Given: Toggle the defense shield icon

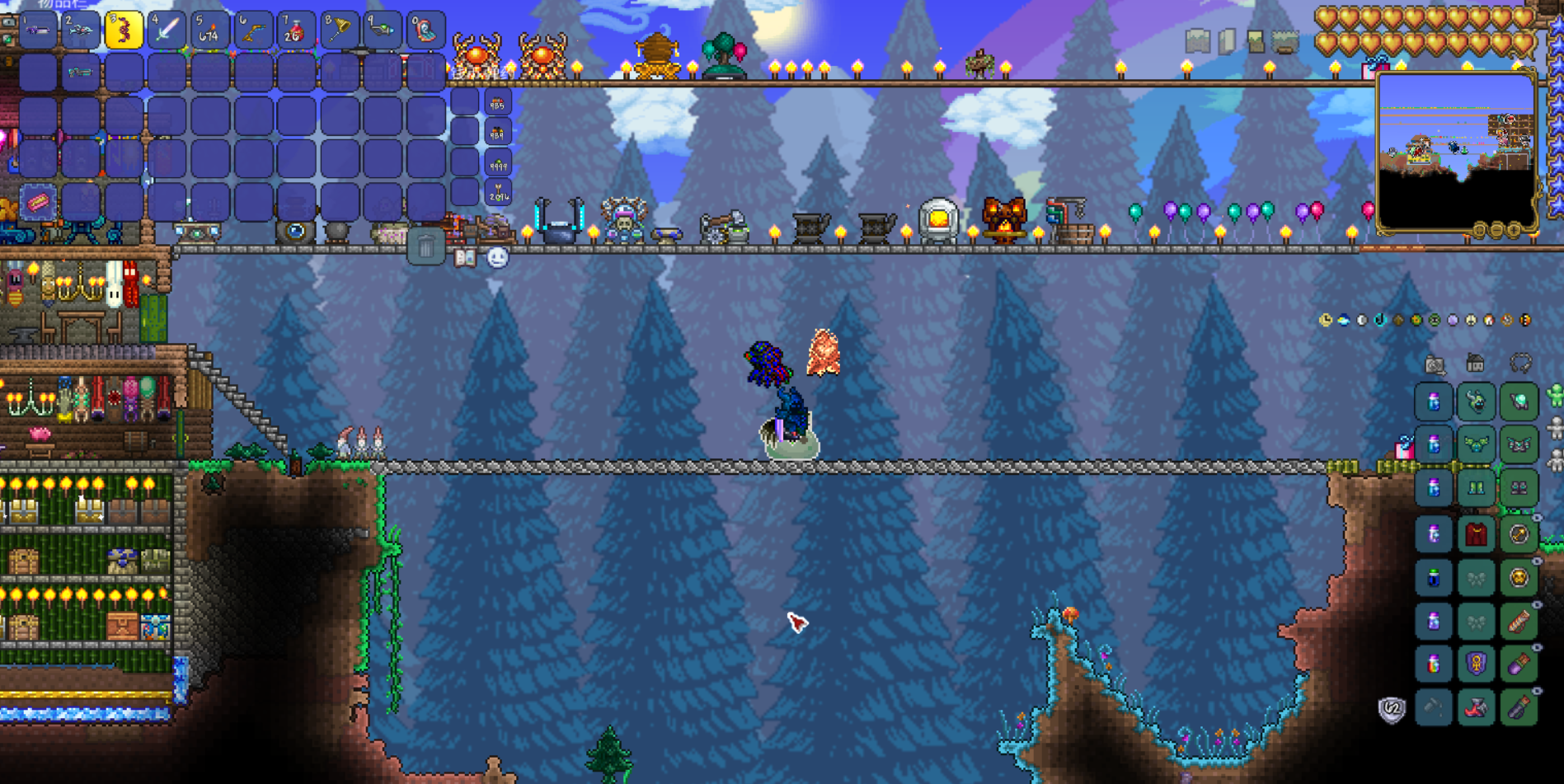Looking at the screenshot, I should click(1392, 709).
